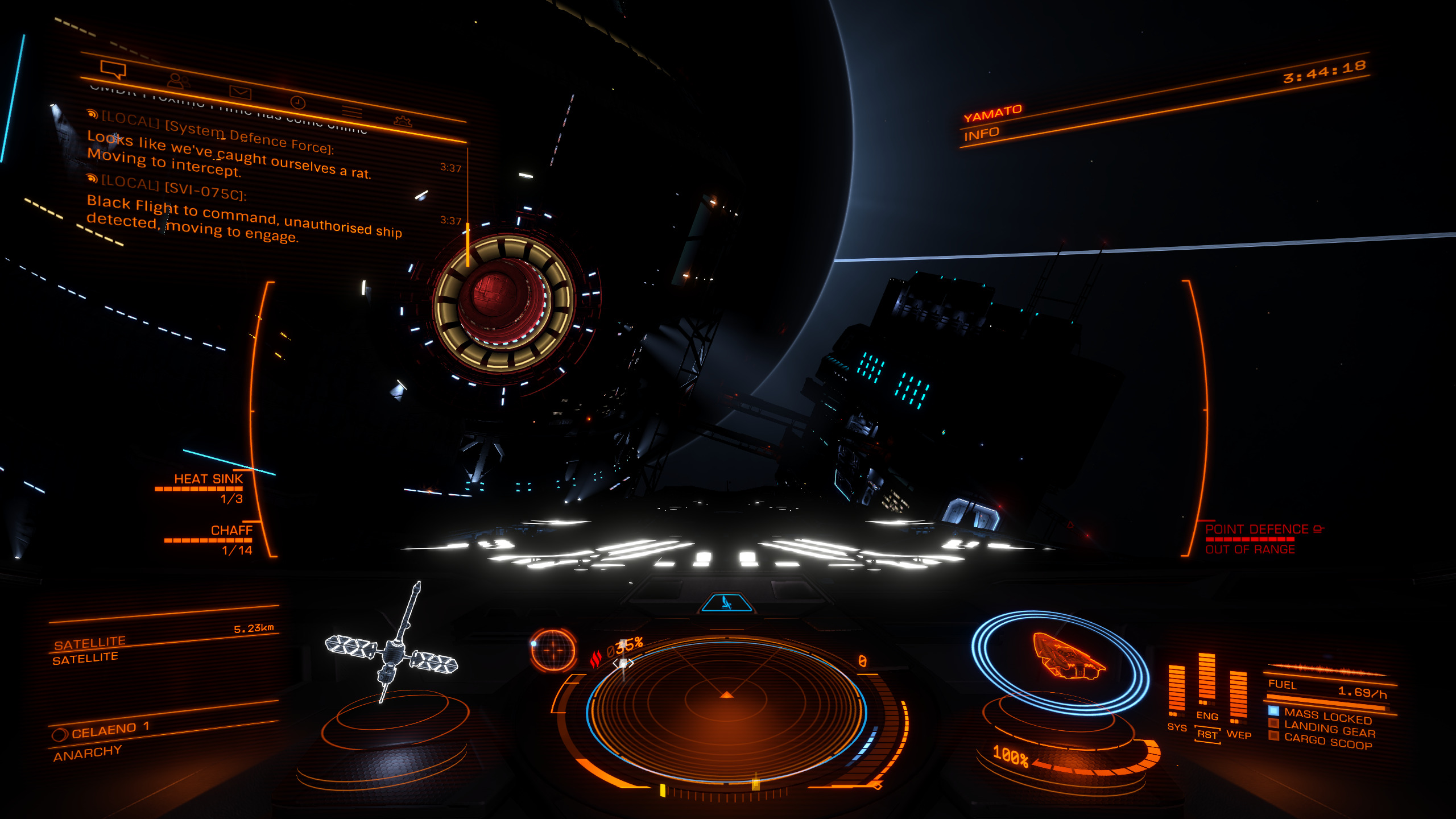Reset power pips with RST
This screenshot has width=1456, height=819.
click(1207, 735)
